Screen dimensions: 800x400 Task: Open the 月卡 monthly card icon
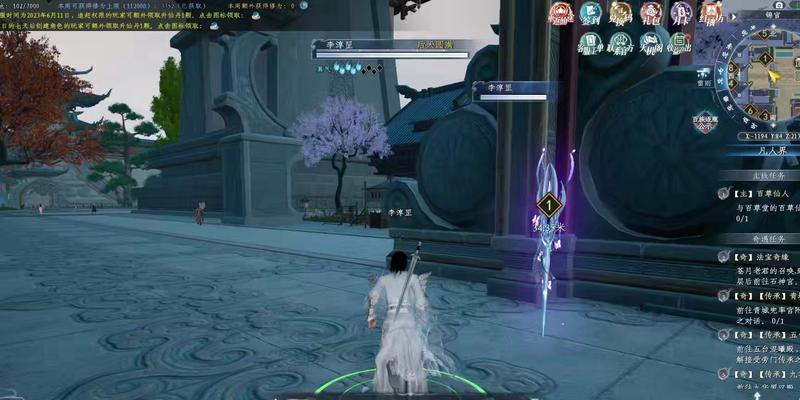point(683,14)
